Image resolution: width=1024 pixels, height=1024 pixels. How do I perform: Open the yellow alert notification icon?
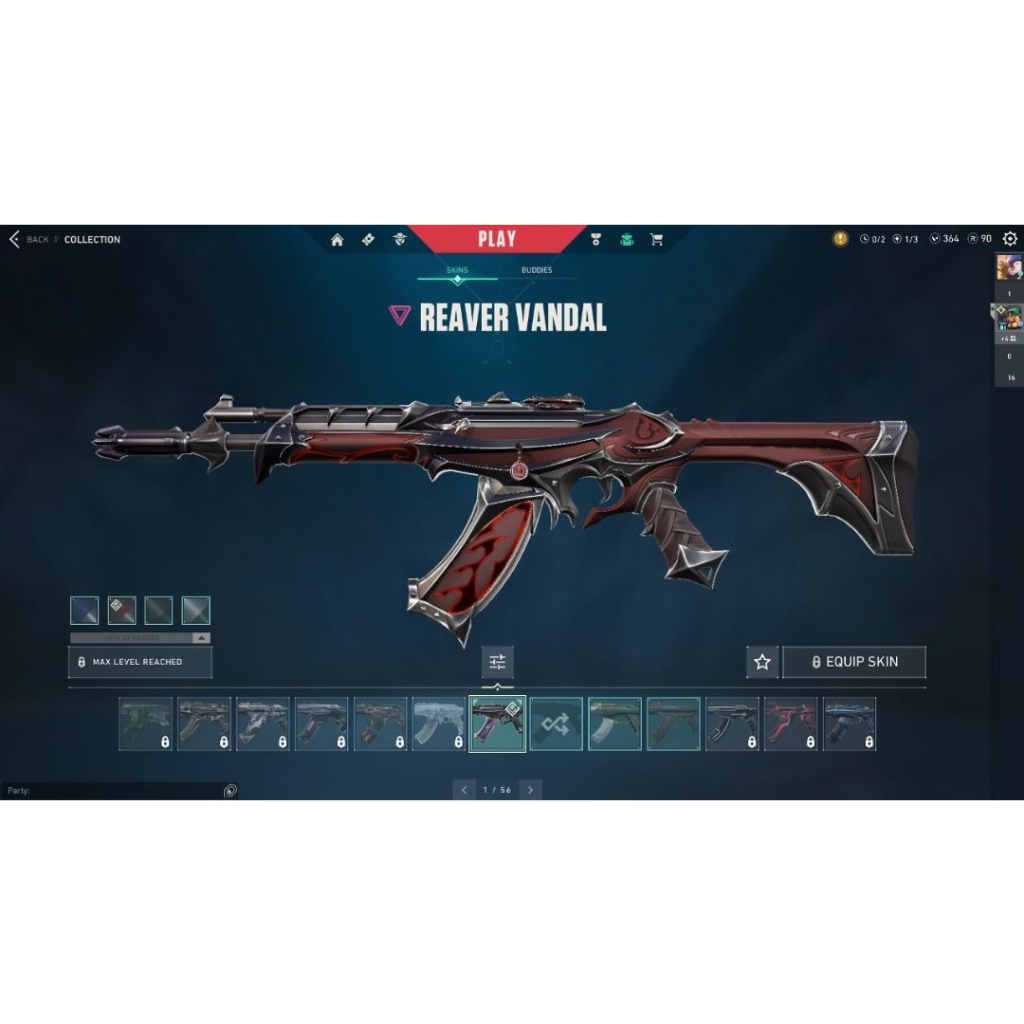pyautogui.click(x=840, y=239)
